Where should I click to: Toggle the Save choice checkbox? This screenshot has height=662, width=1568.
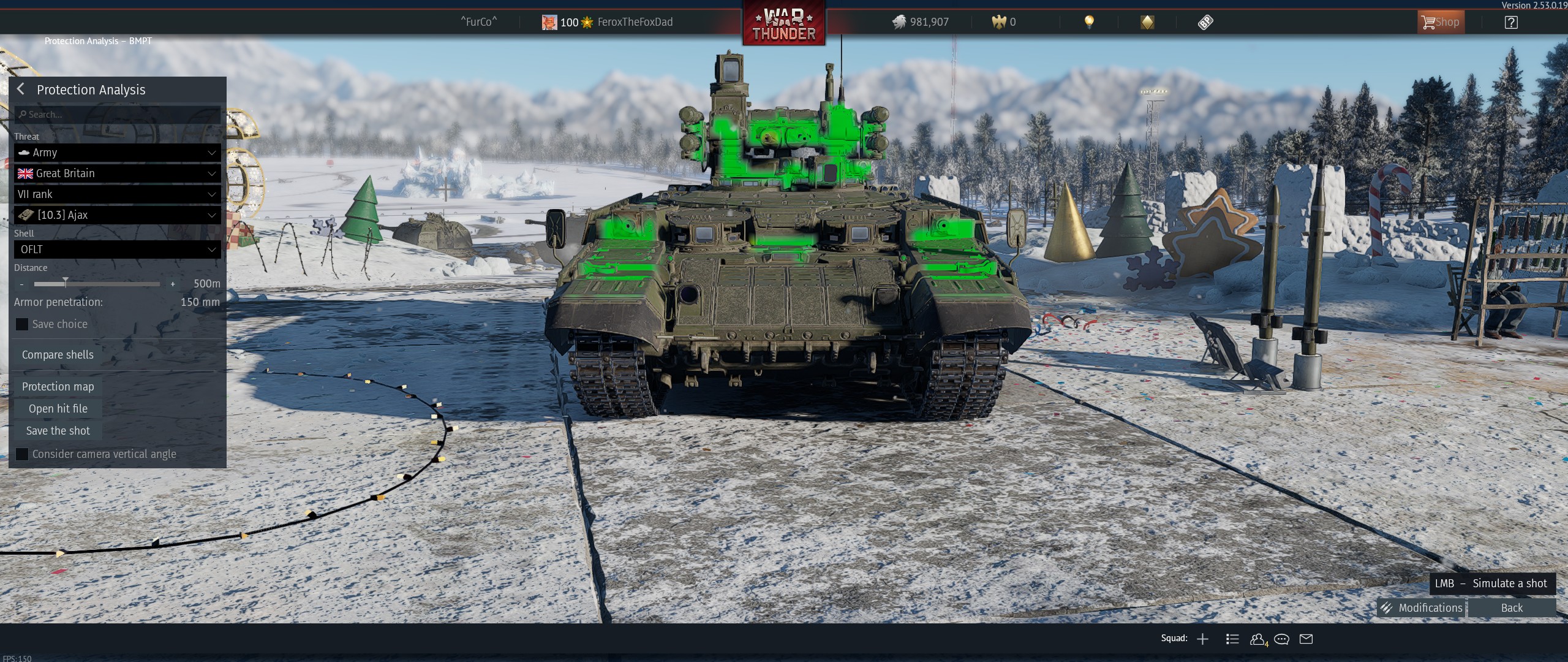click(22, 324)
